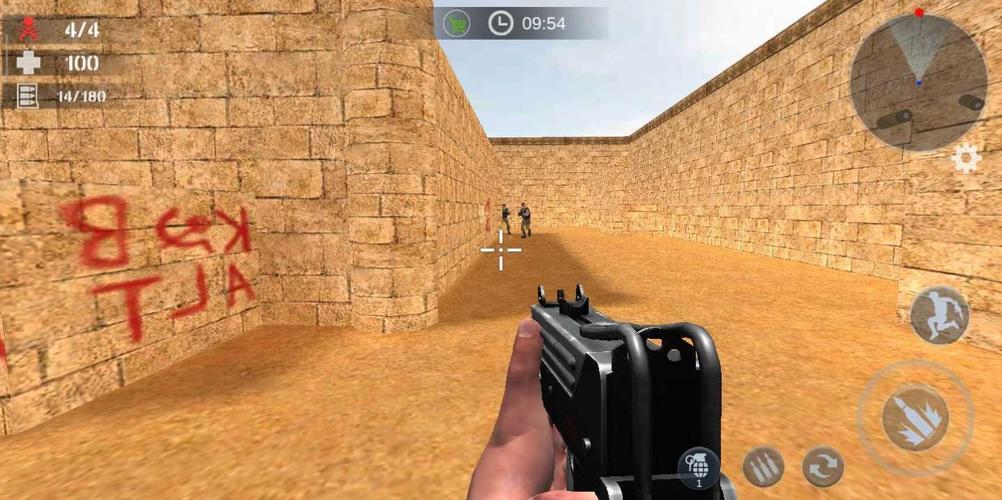
Task: Open the gear settings menu
Action: 965,158
